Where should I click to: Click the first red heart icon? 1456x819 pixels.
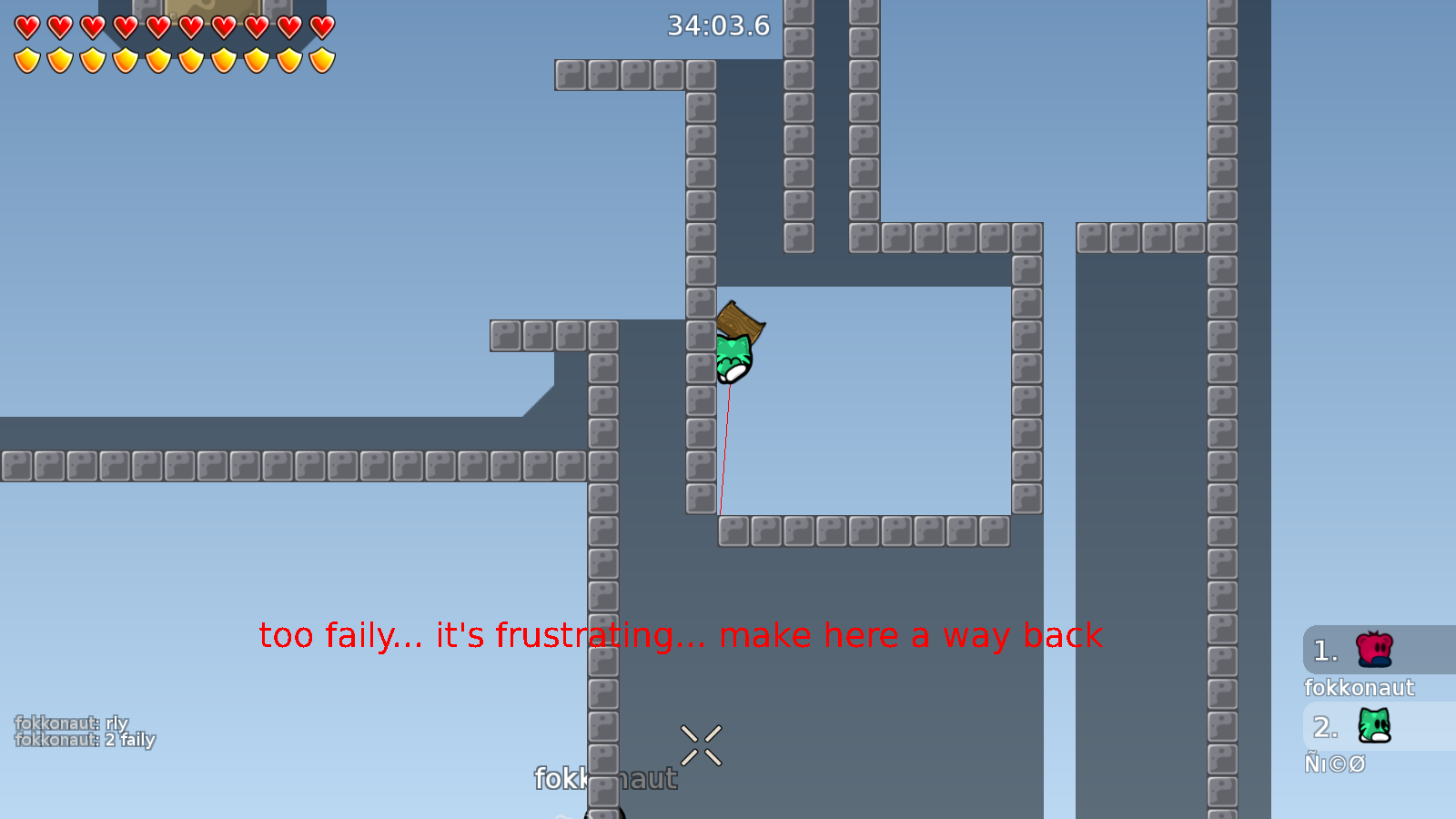coord(26,25)
